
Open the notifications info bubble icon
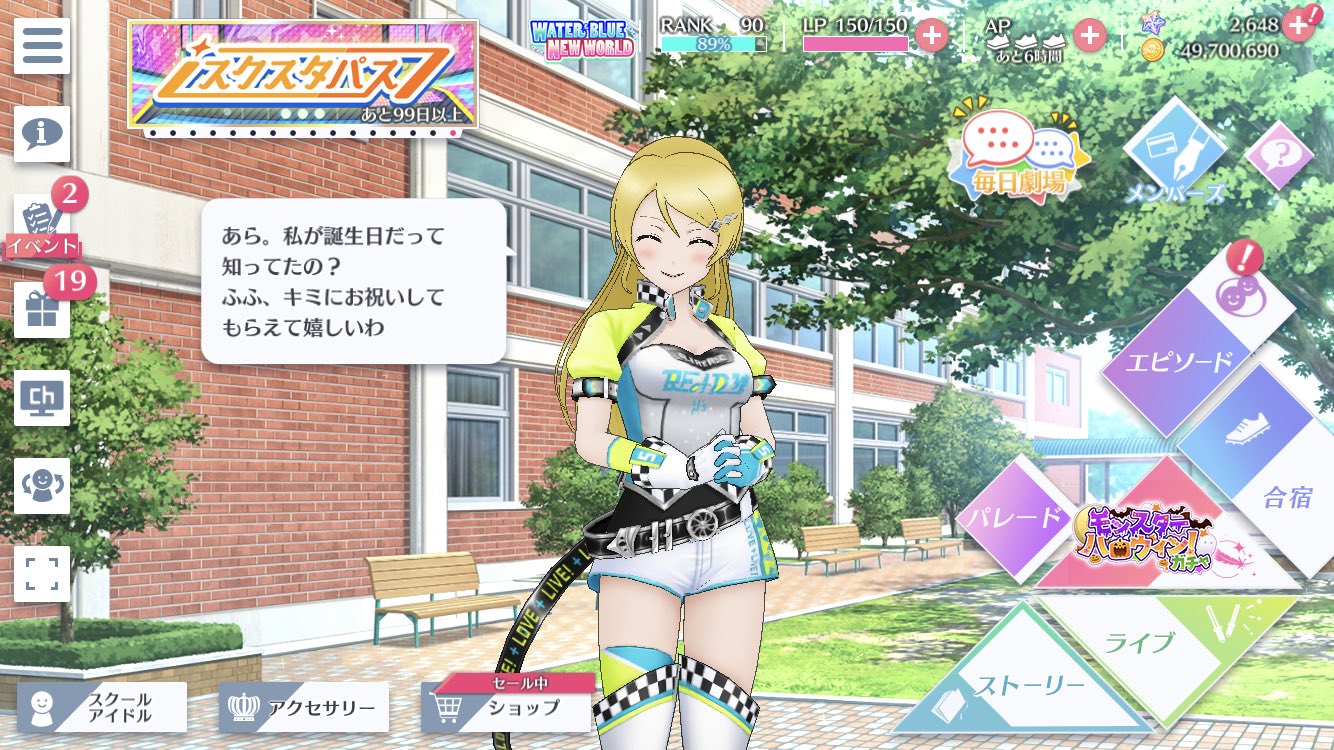[41, 135]
